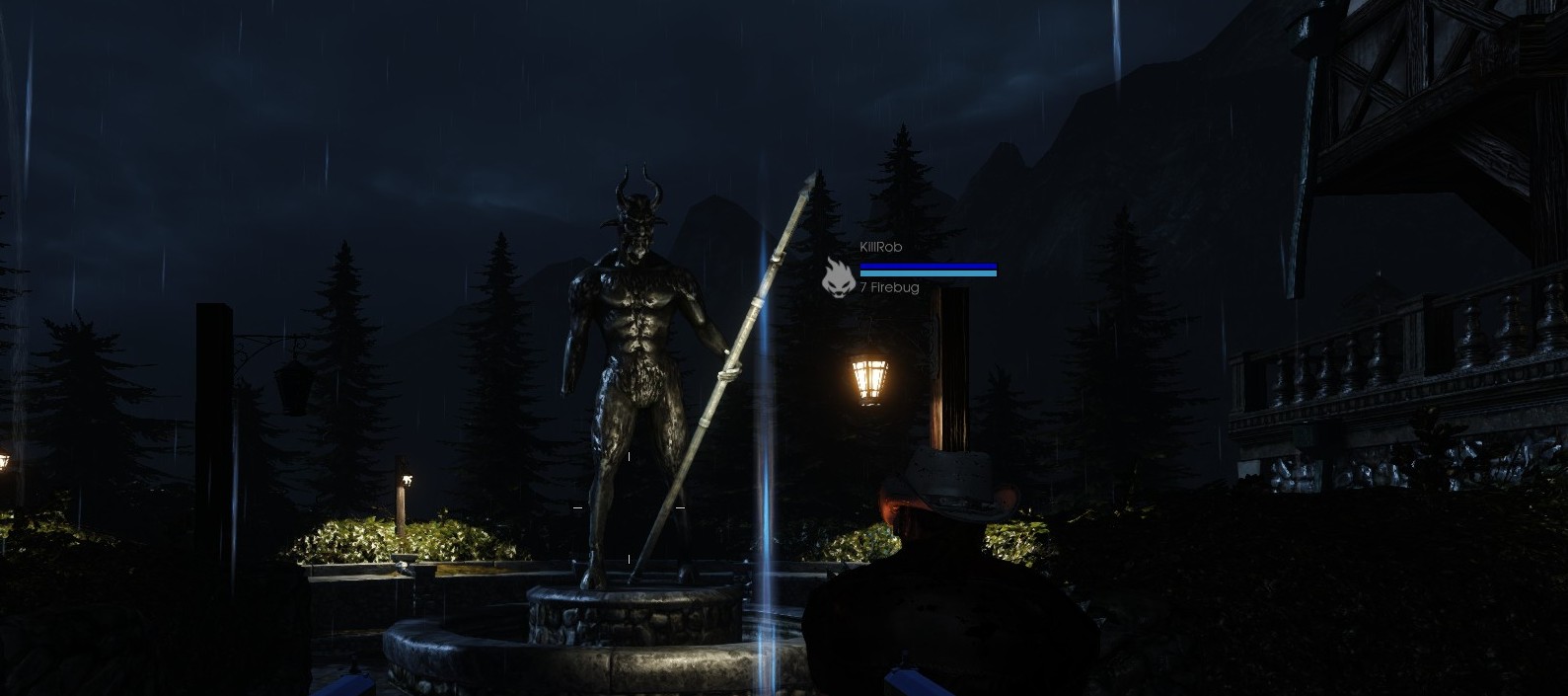This screenshot has height=696, width=1568.
Task: Click the Firebug flame perk icon
Action: click(838, 277)
